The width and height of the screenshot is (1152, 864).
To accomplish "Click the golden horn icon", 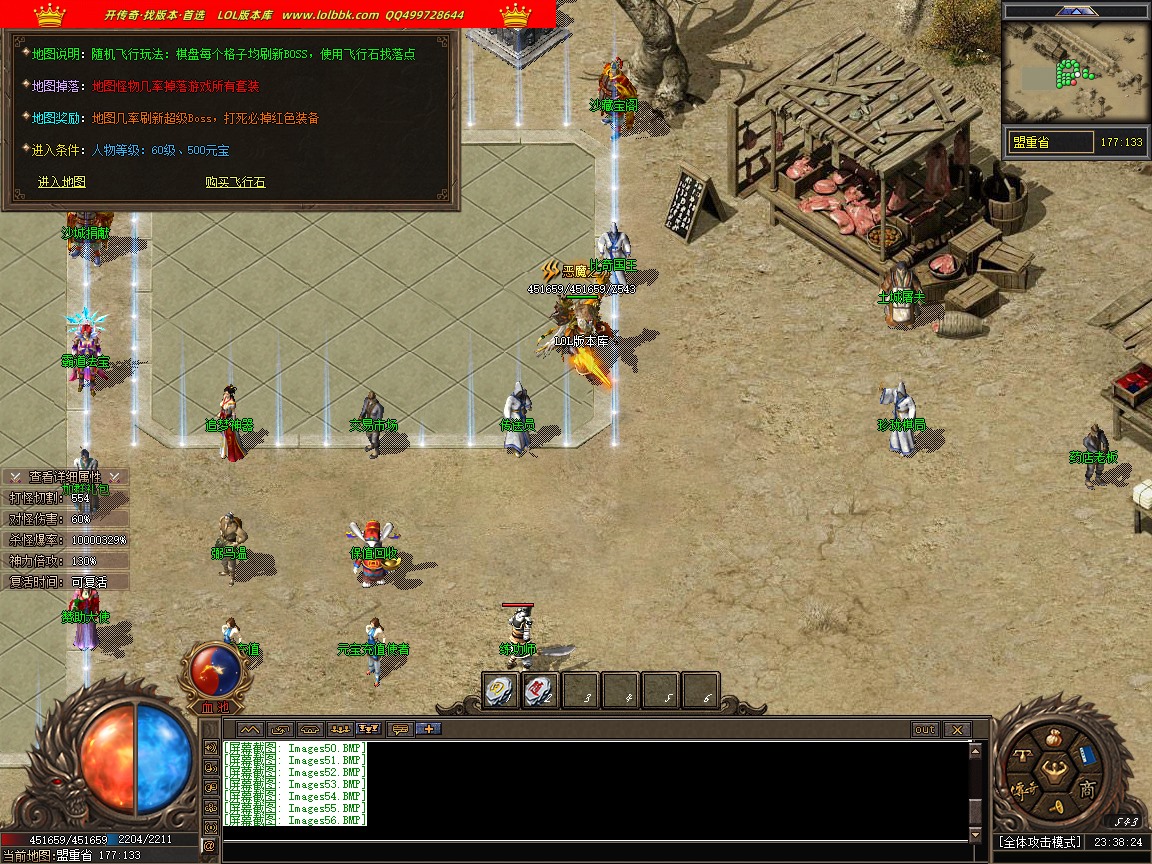I will point(1055,808).
